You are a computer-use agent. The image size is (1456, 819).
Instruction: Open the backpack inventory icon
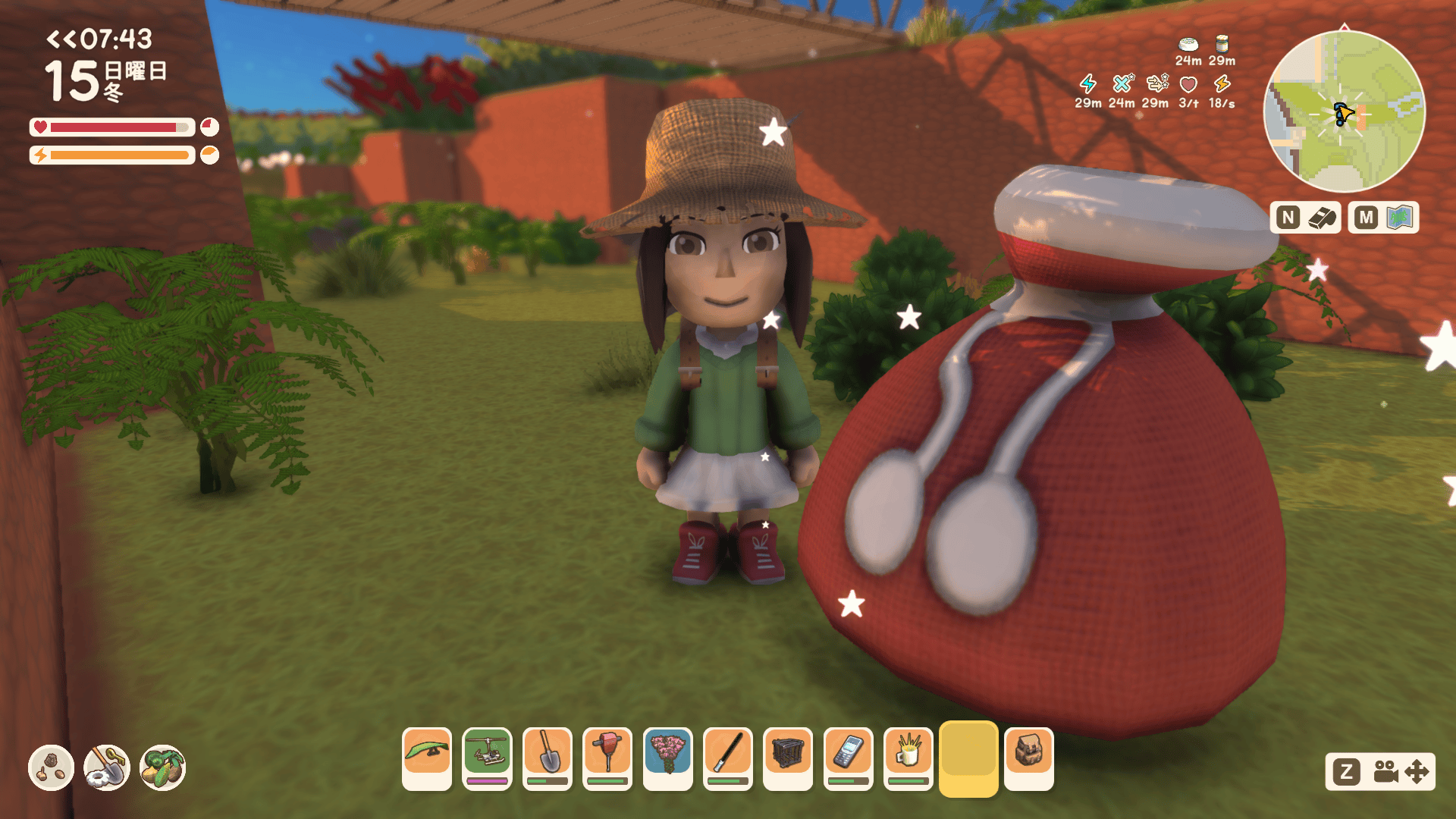coord(1029,758)
